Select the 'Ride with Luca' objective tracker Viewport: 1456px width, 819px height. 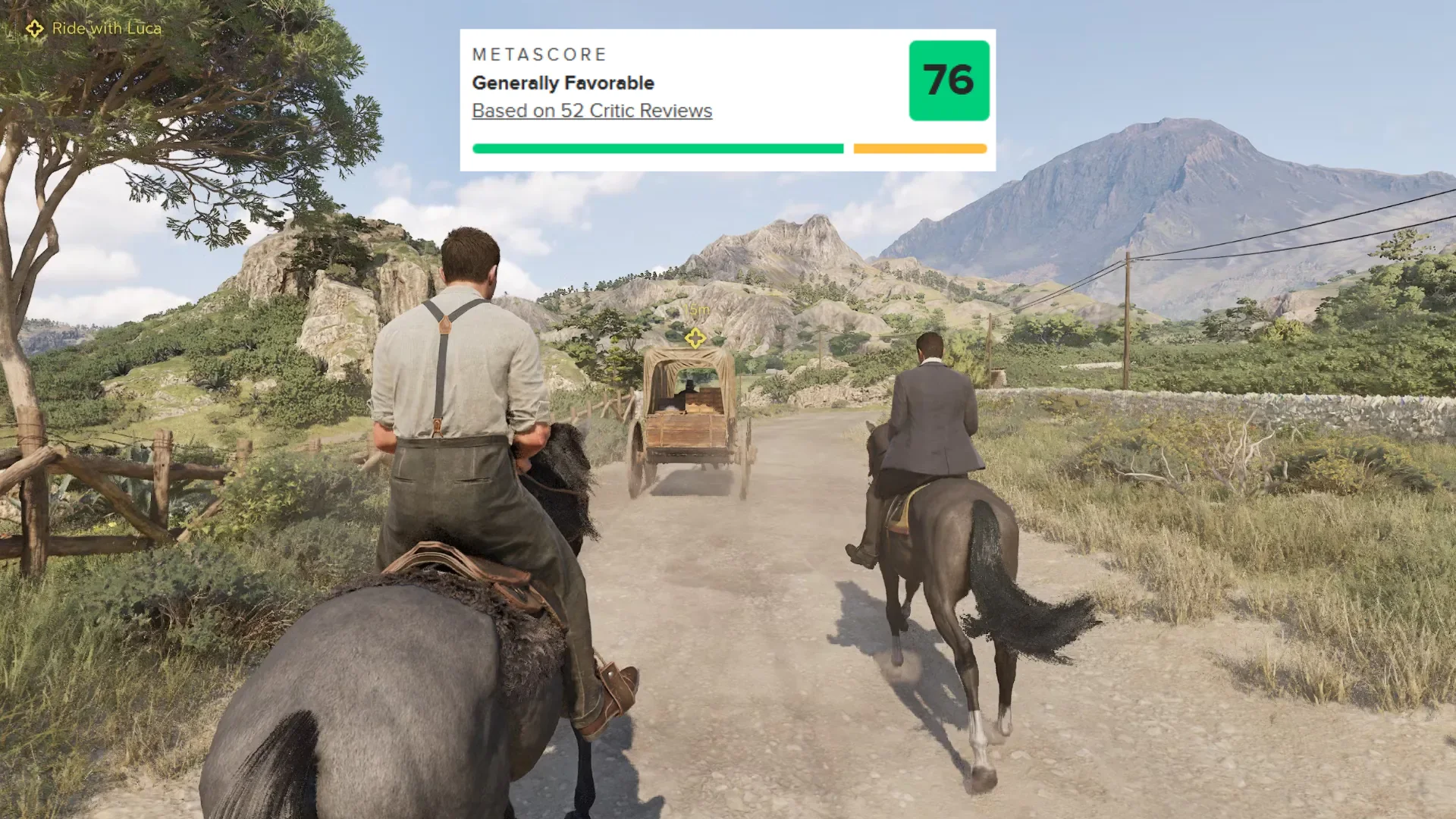(95, 29)
